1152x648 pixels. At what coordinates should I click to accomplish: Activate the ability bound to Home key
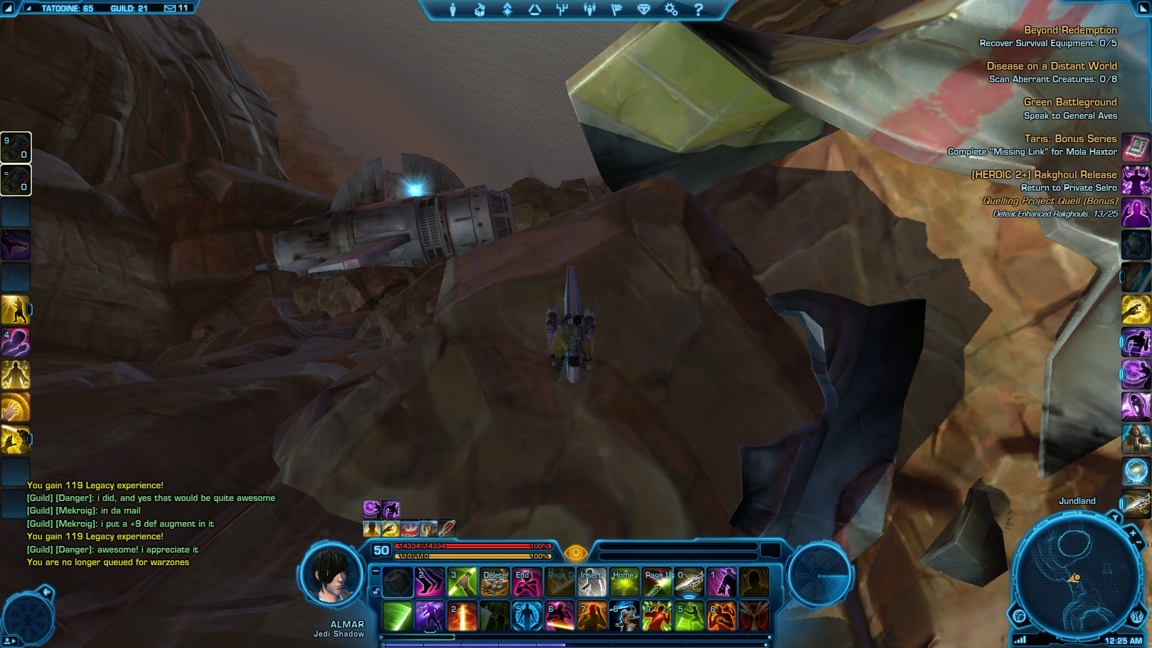pos(624,583)
